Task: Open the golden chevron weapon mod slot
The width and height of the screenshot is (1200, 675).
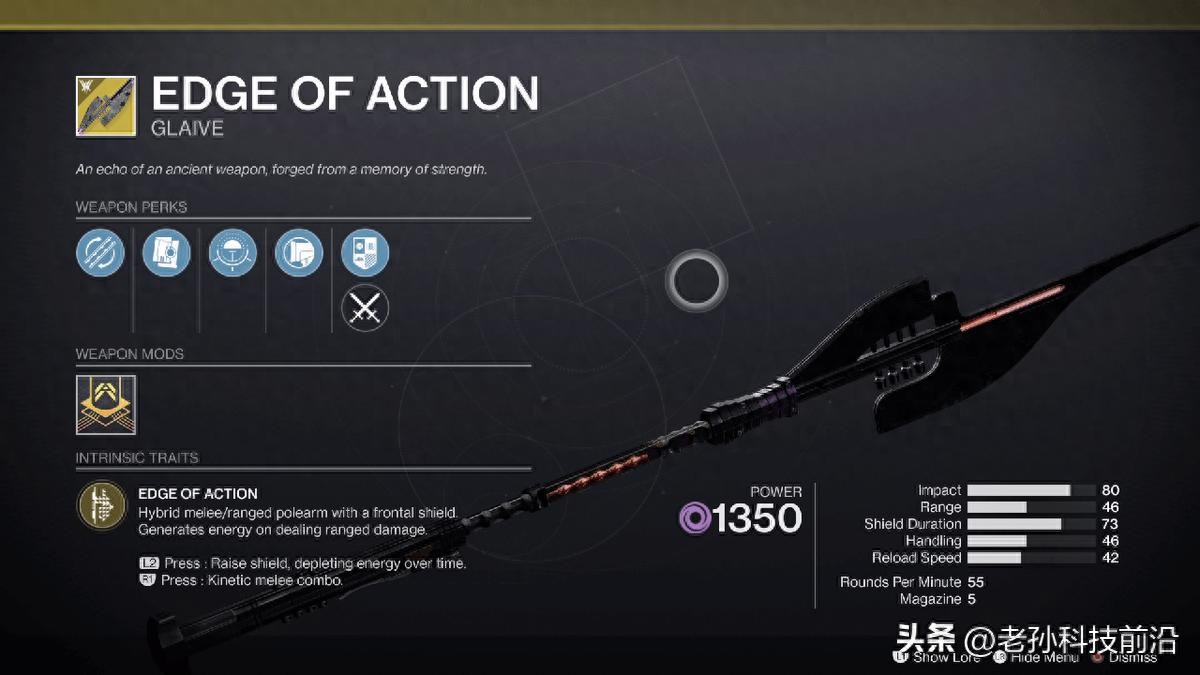Action: [x=106, y=405]
